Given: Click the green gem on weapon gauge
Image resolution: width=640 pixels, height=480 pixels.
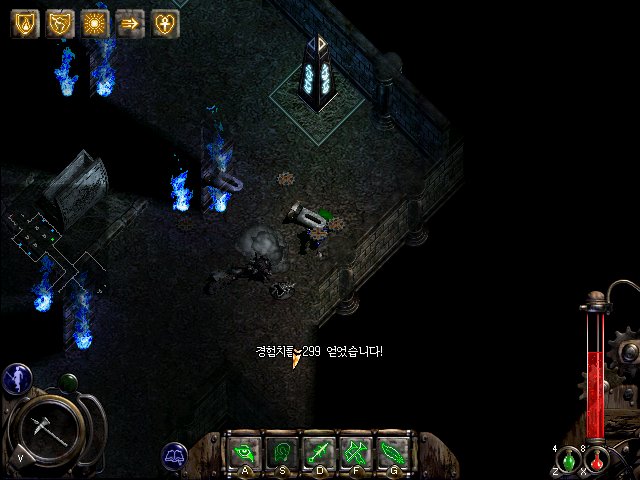Looking at the screenshot, I should click(x=69, y=383).
